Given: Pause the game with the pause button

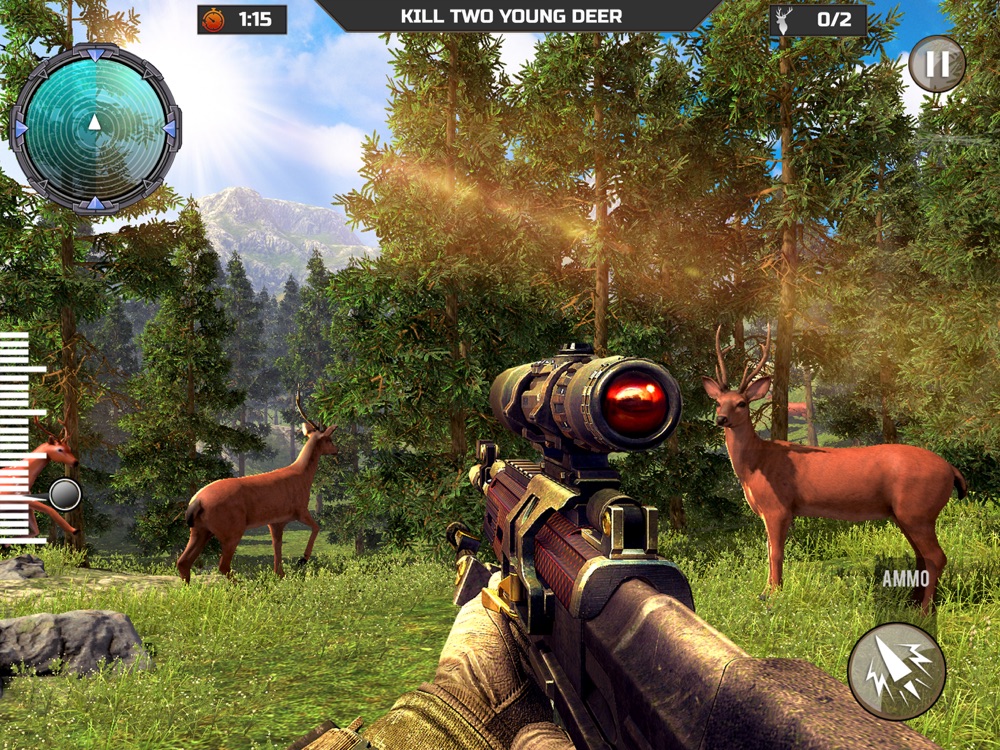Looking at the screenshot, I should click(x=936, y=65).
